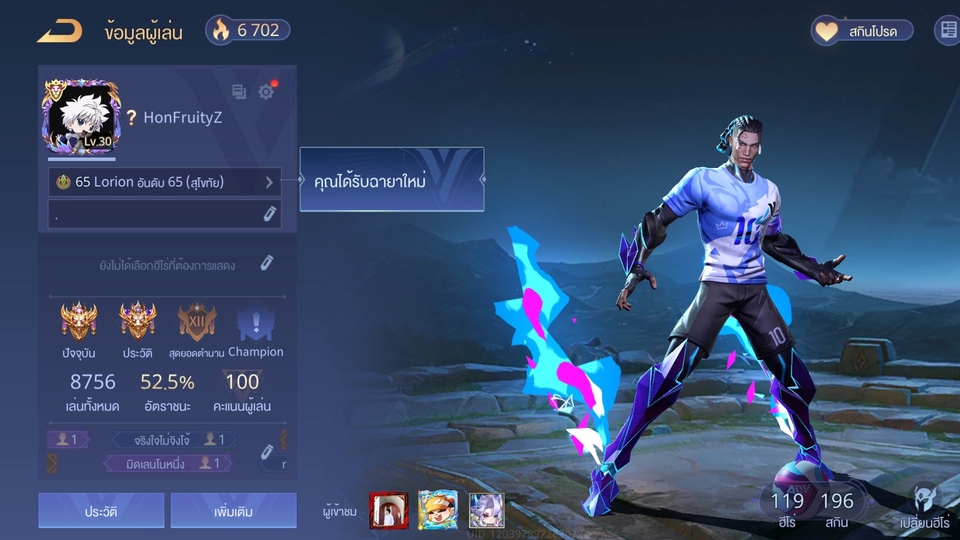Screen dimensions: 960x540
Task: Expand the 65 Lorion title row
Action: (x=165, y=183)
